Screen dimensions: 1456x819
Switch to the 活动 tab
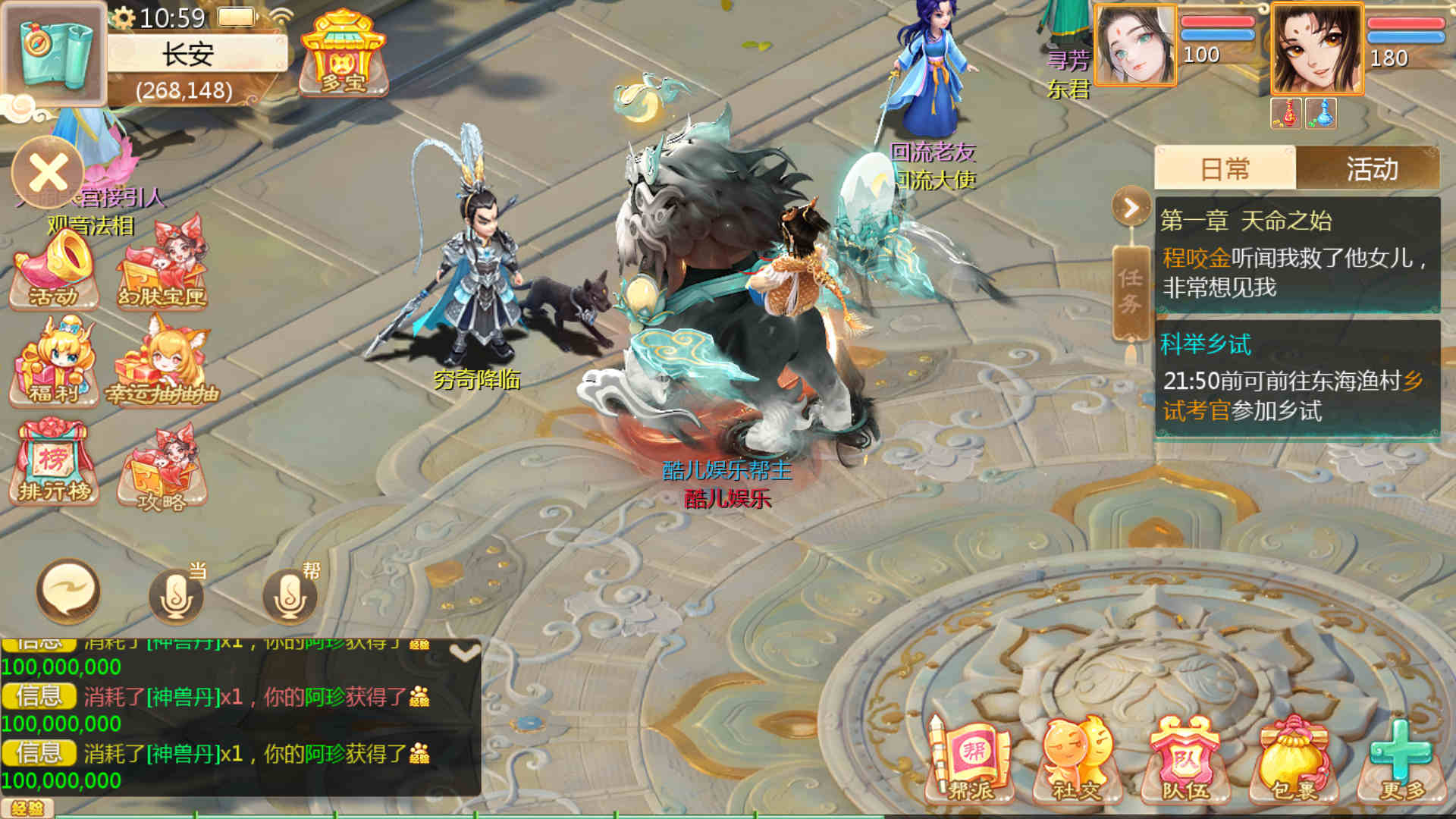coord(1371,168)
